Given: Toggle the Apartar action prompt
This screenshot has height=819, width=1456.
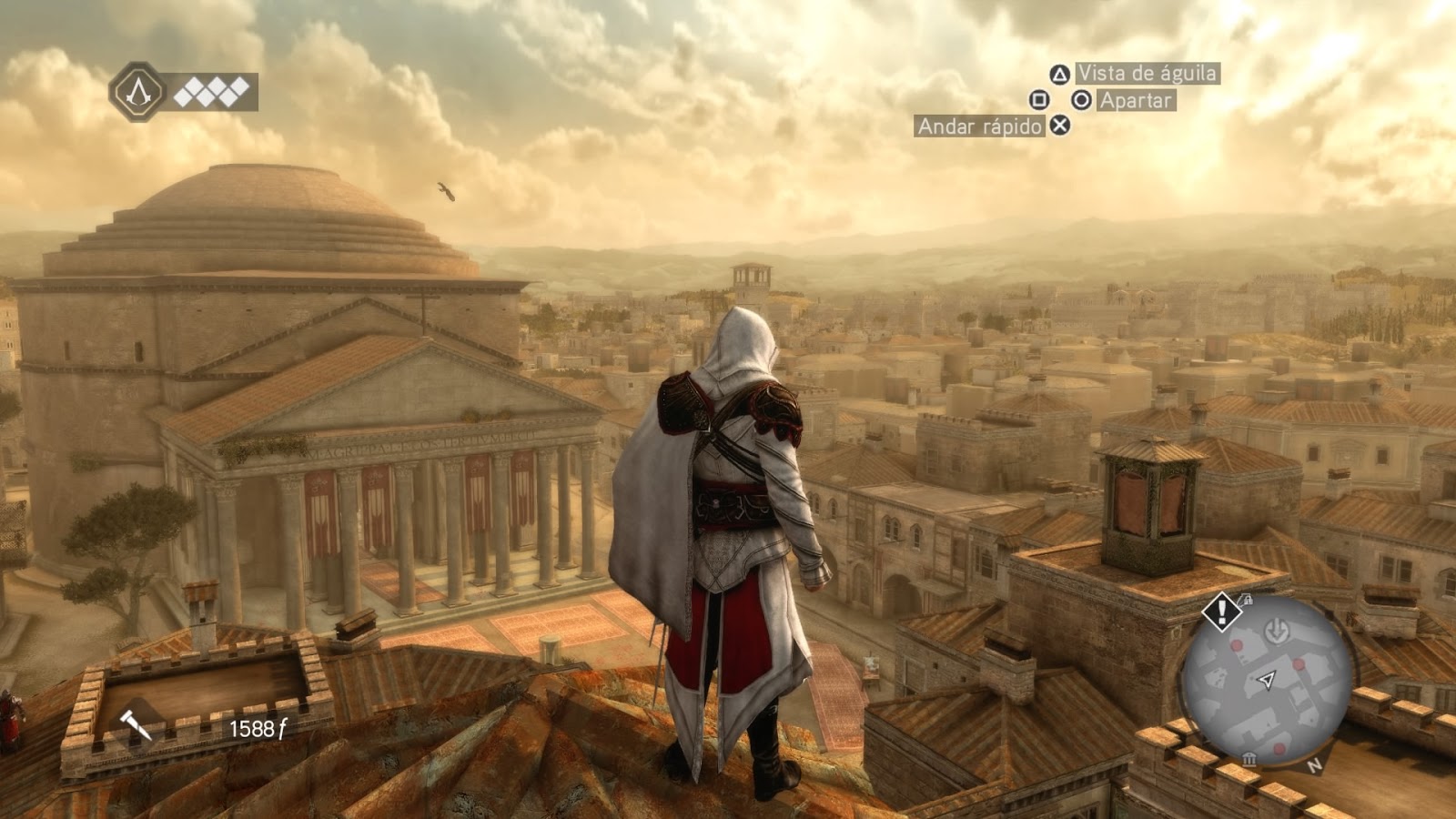Looking at the screenshot, I should pos(1137,100).
